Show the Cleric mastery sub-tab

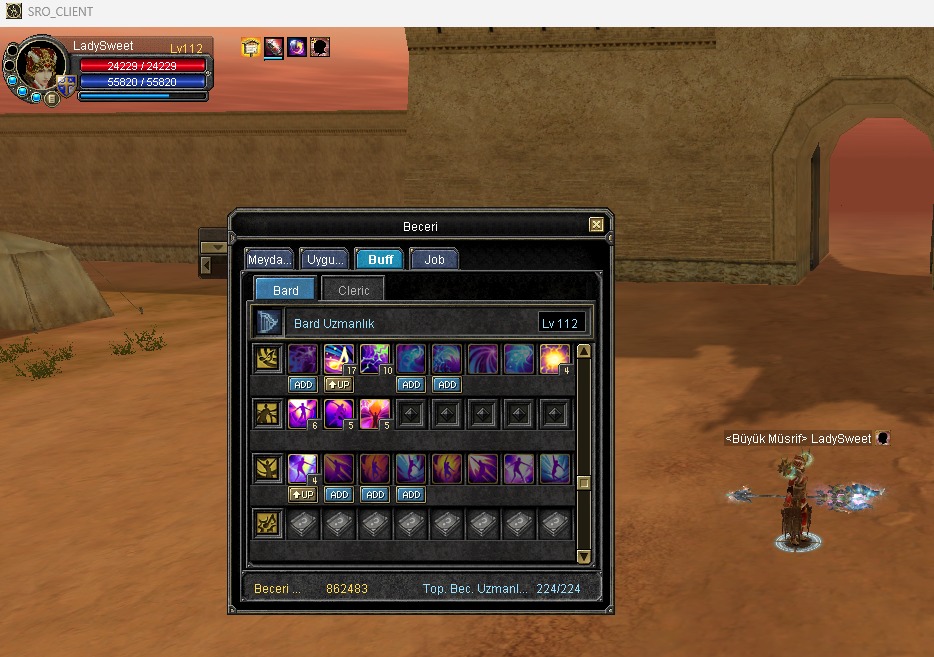point(353,290)
